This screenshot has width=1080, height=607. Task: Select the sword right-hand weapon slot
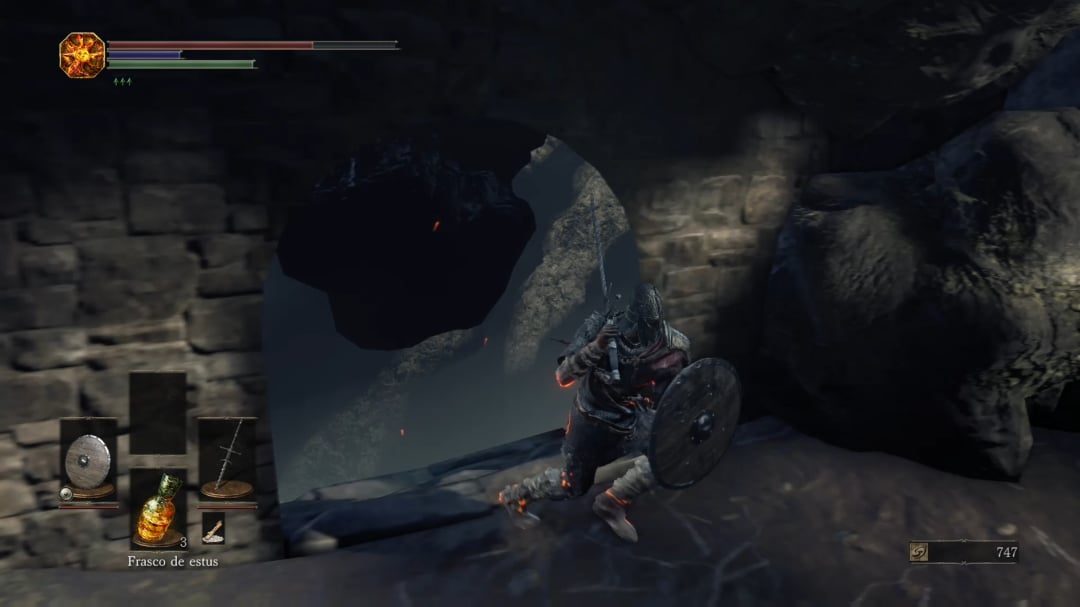tap(227, 458)
